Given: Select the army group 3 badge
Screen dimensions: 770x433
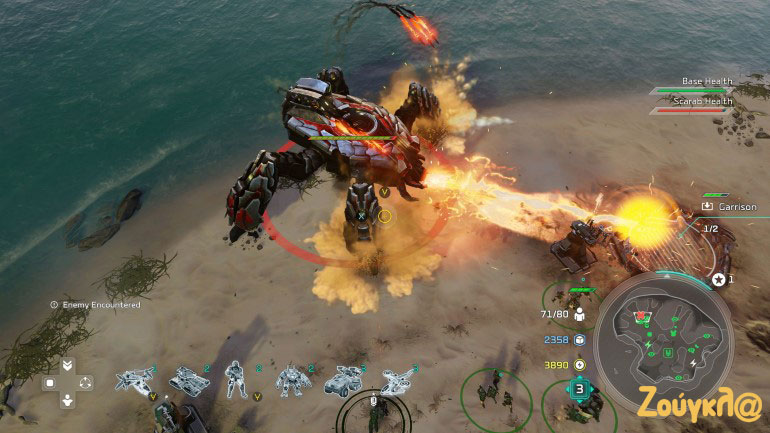Looking at the screenshot, I should (580, 389).
